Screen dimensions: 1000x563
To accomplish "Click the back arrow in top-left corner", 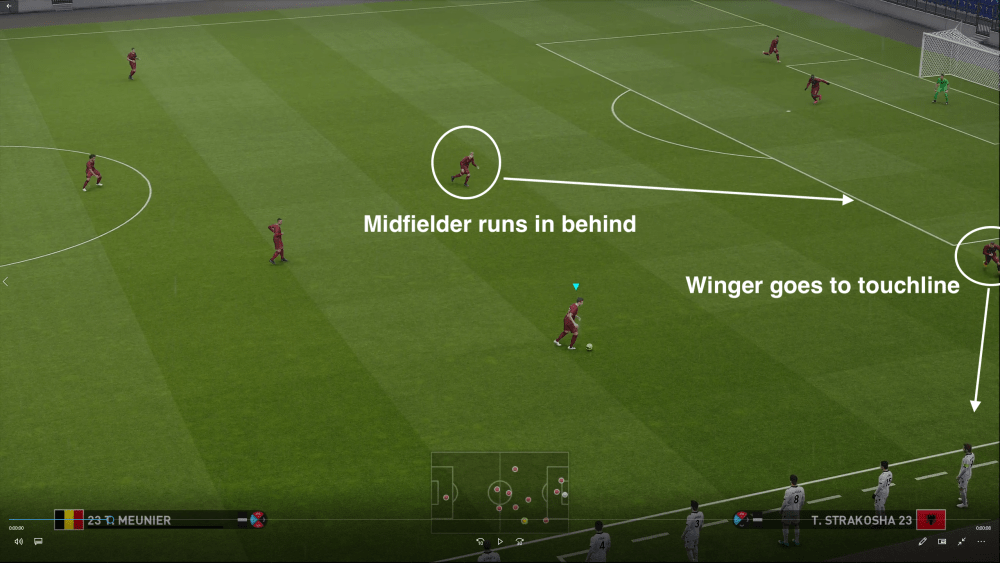I will coord(6,7).
